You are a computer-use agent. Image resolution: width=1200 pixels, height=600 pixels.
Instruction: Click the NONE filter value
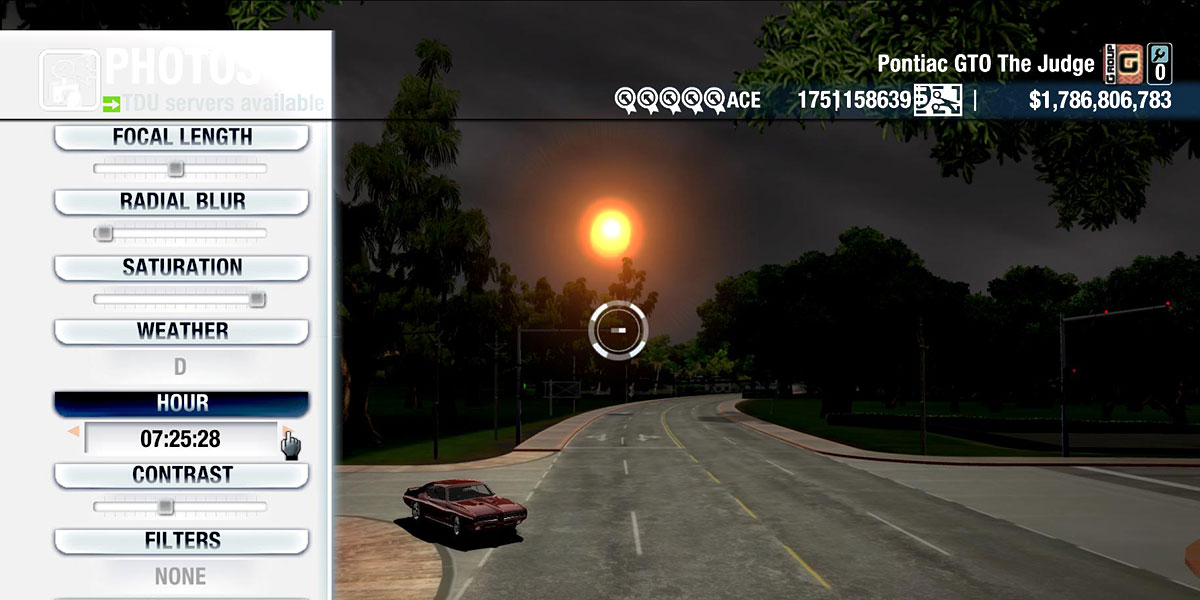[x=180, y=576]
